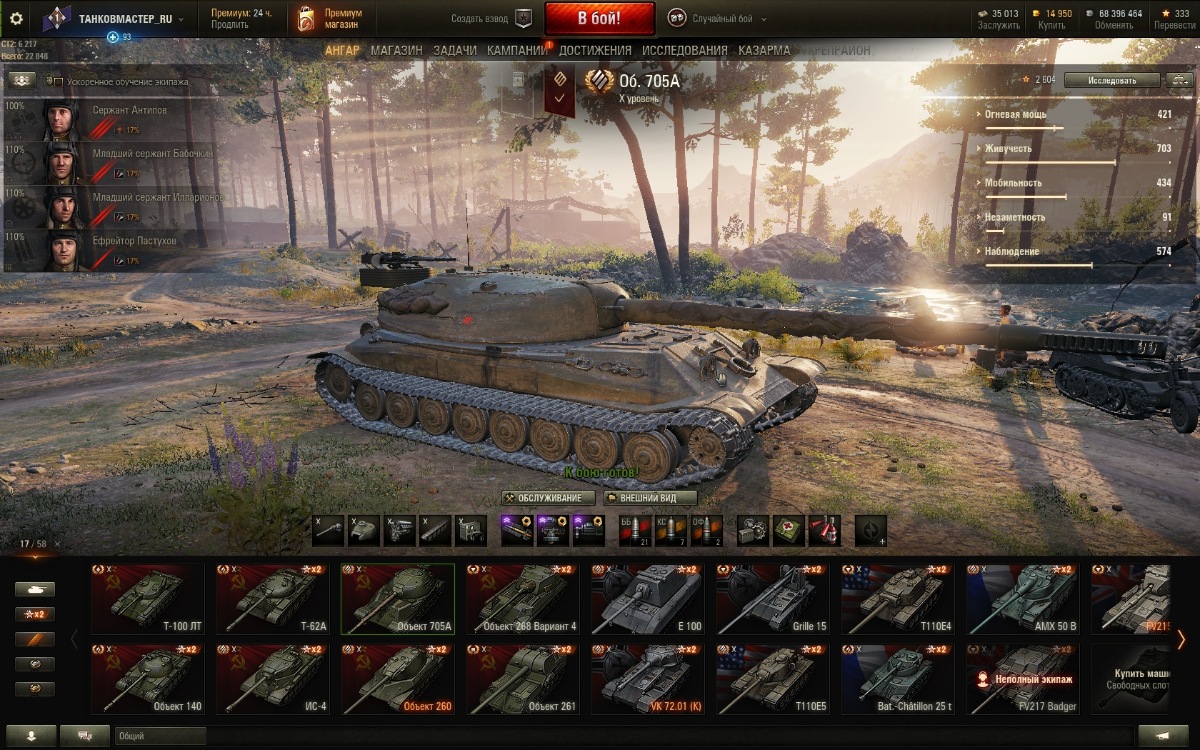
Task: Open the ЗАДАЧИ tab
Action: (x=455, y=50)
